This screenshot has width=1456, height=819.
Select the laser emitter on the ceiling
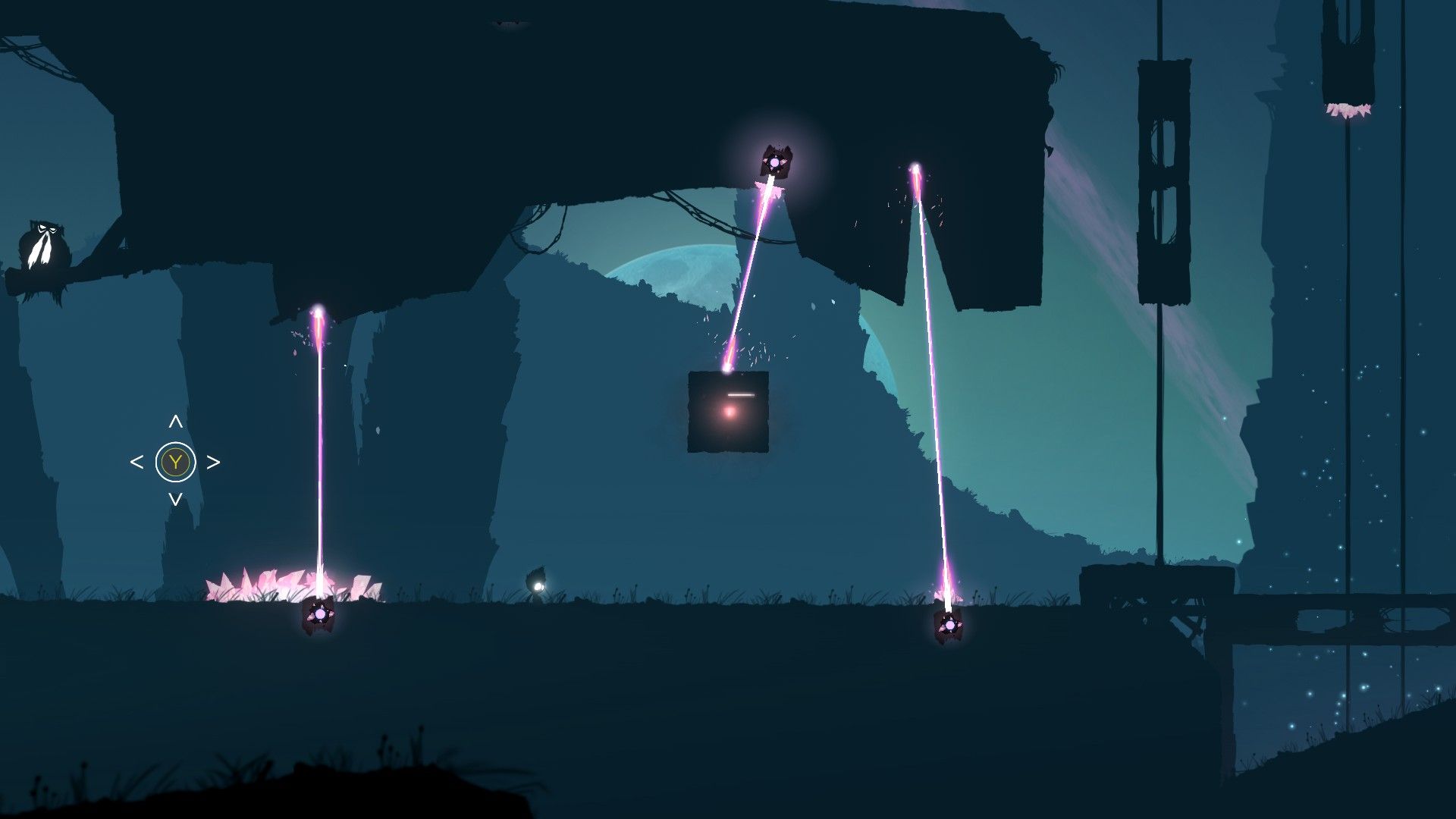[773, 163]
